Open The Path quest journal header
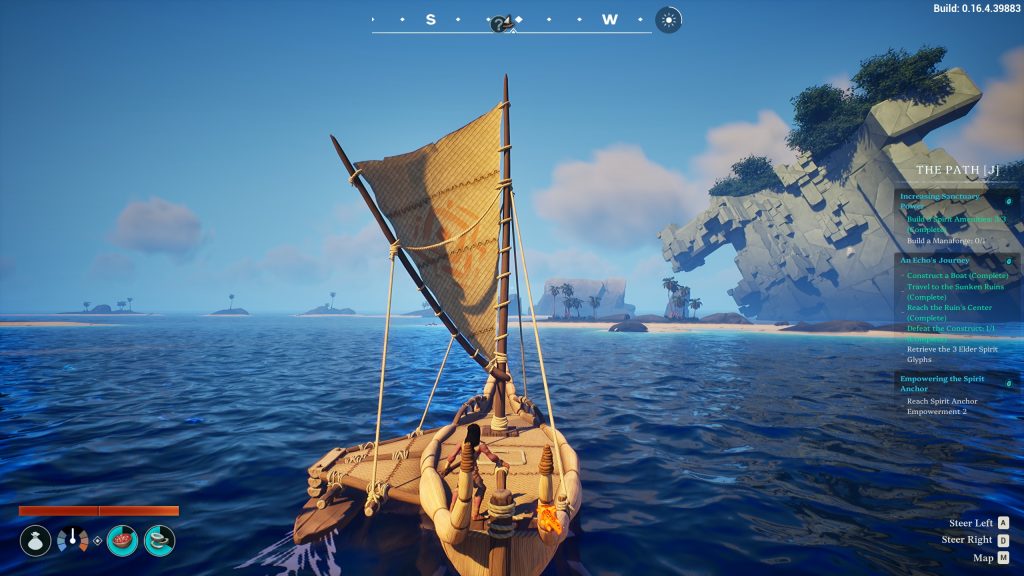Viewport: 1024px width, 576px height. [957, 170]
